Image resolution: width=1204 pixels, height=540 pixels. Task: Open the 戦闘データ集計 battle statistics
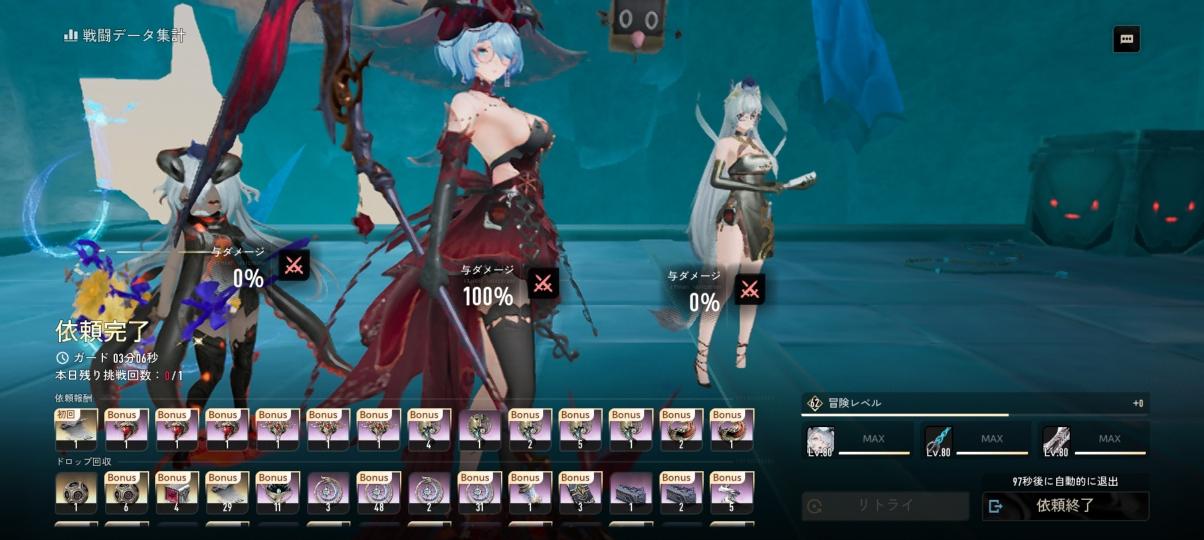(124, 36)
